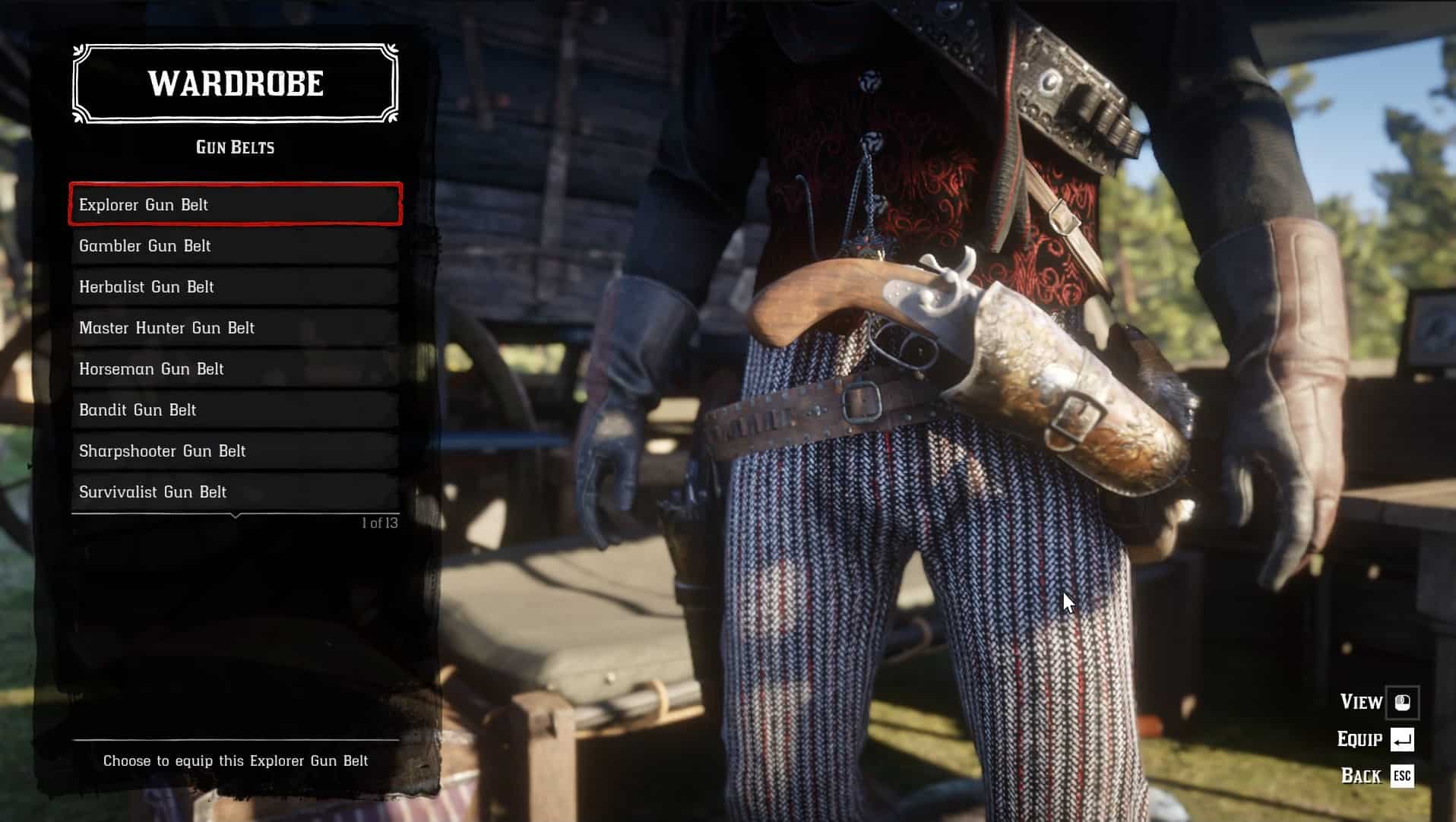Click the down arrow below the list
Image resolution: width=1456 pixels, height=822 pixels.
tap(236, 516)
